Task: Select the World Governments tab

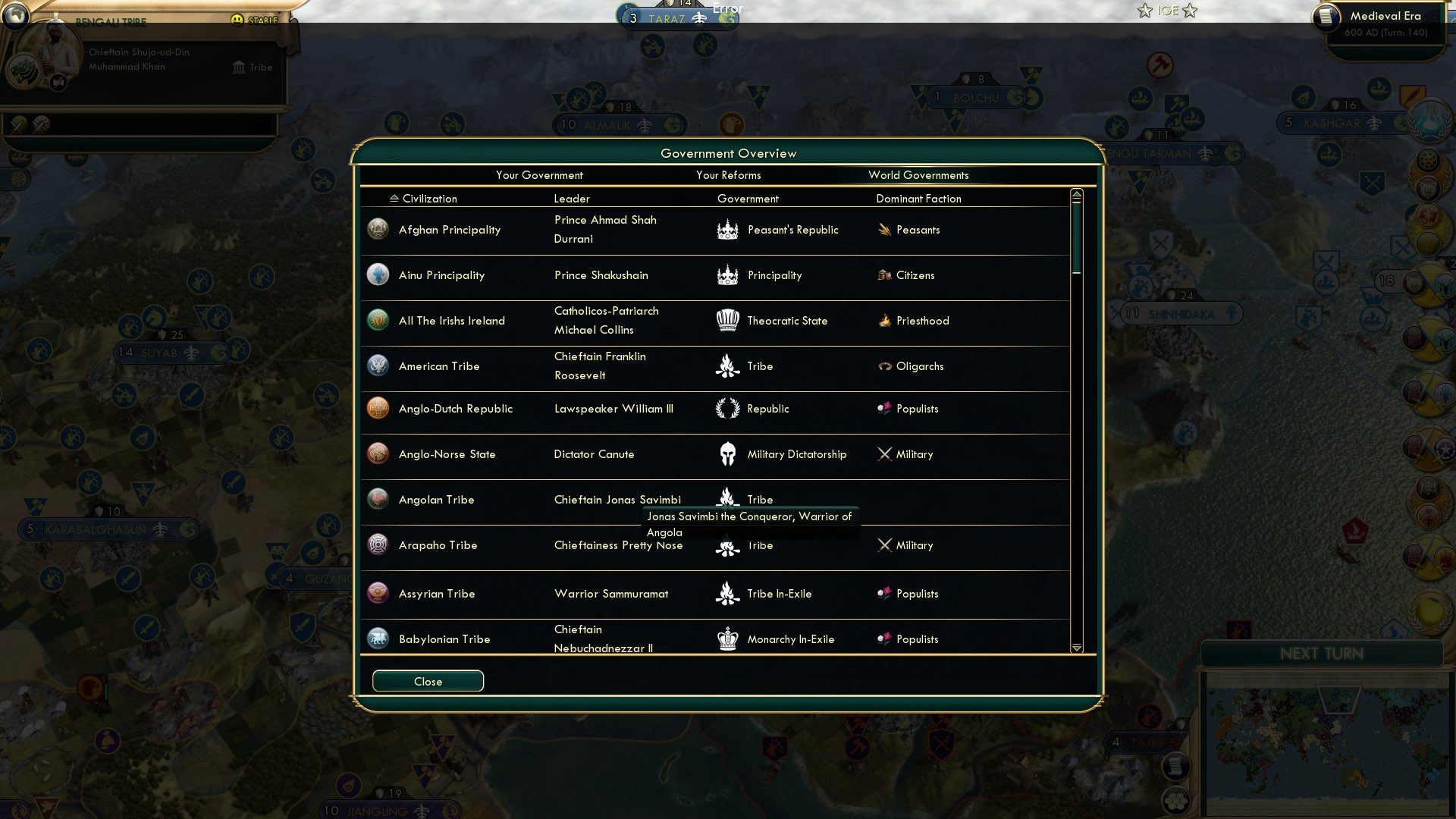Action: point(919,175)
